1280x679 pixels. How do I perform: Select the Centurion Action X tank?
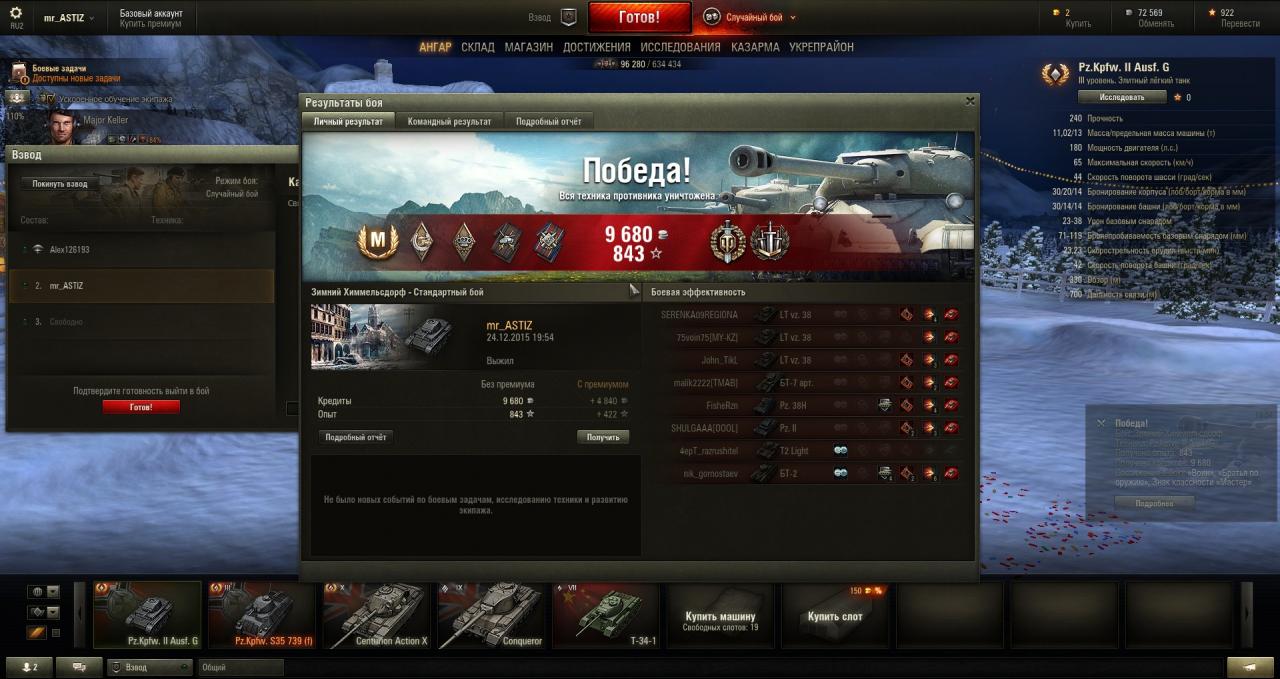pos(376,616)
